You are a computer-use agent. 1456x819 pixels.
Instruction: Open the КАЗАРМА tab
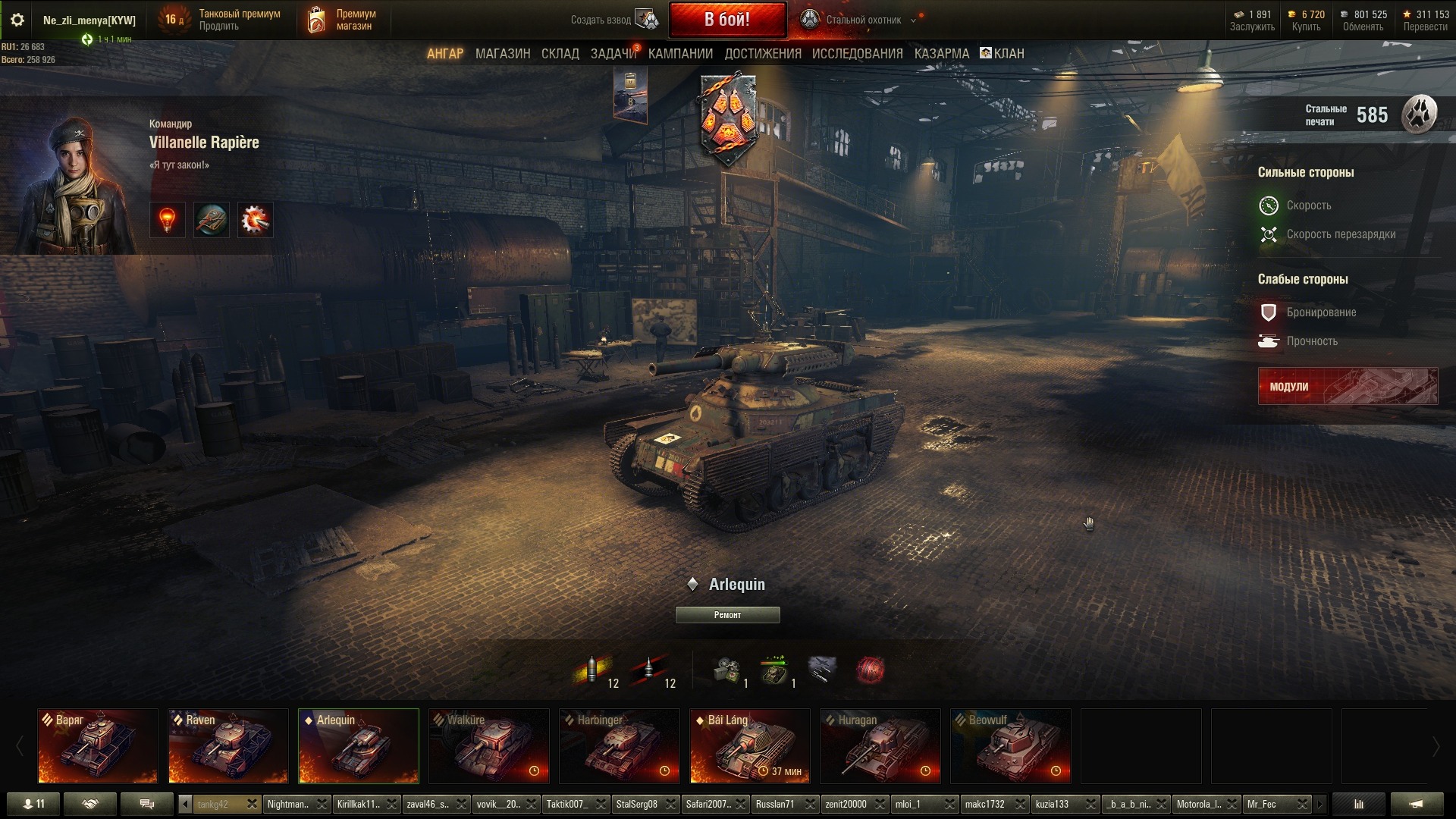click(x=941, y=54)
